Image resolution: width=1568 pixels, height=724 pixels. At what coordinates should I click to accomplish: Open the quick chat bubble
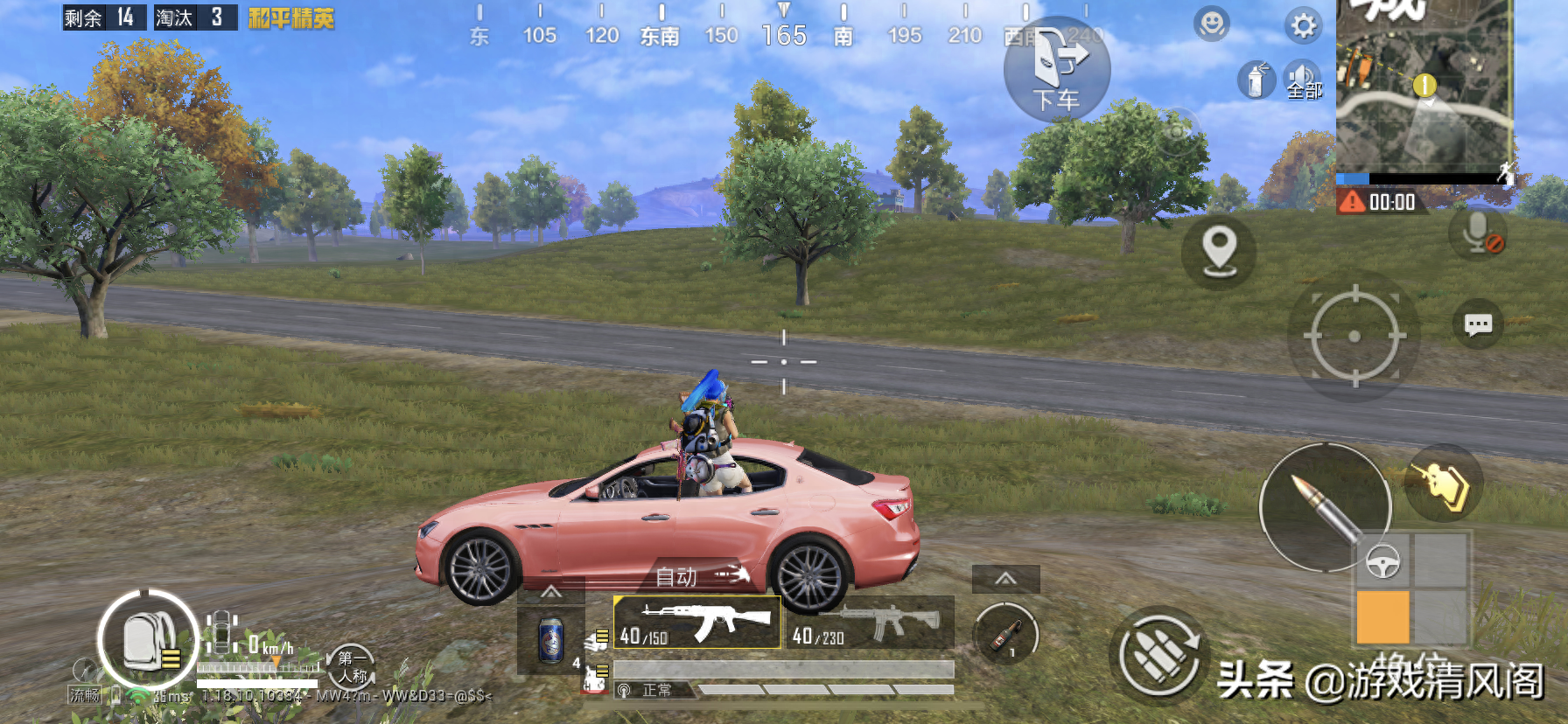(x=1478, y=325)
